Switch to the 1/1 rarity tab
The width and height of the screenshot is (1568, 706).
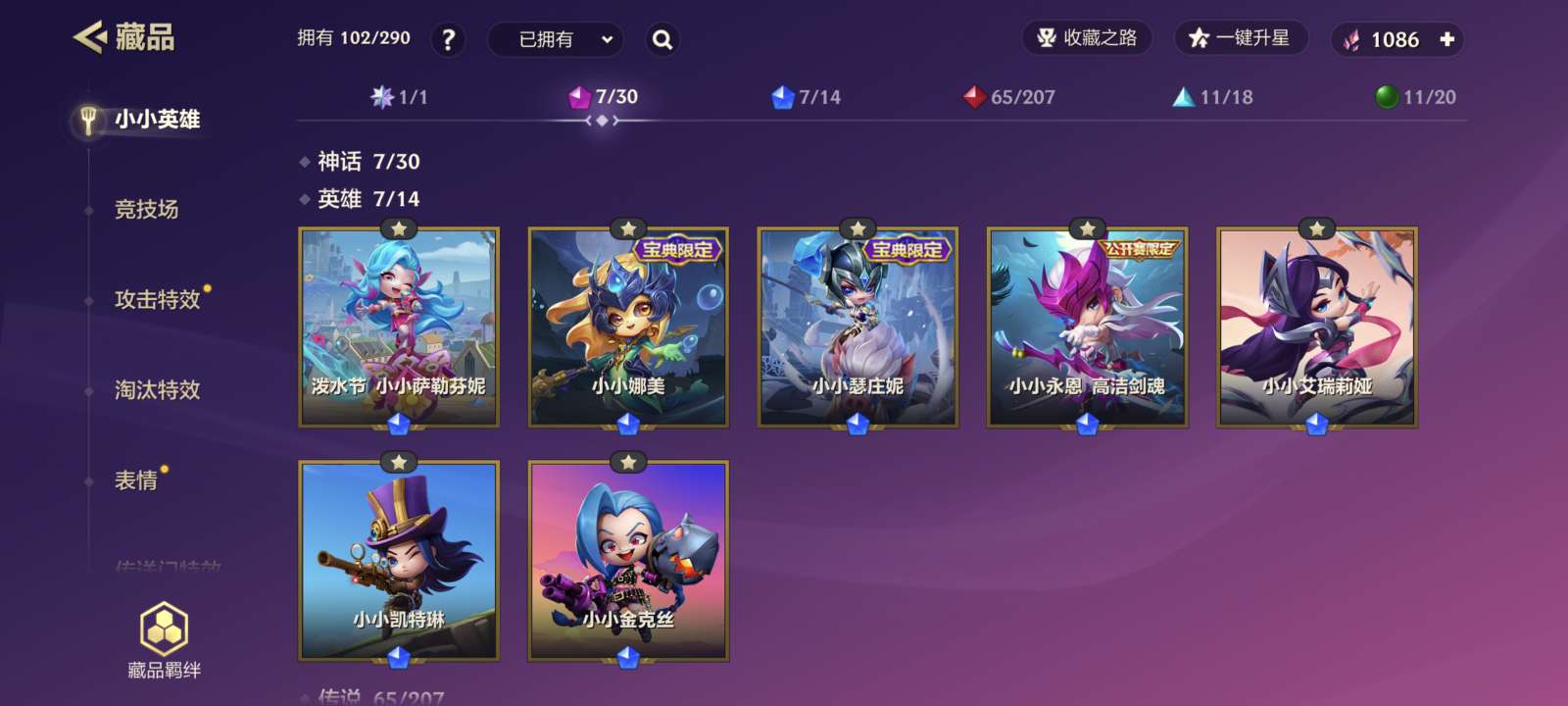pos(400,97)
